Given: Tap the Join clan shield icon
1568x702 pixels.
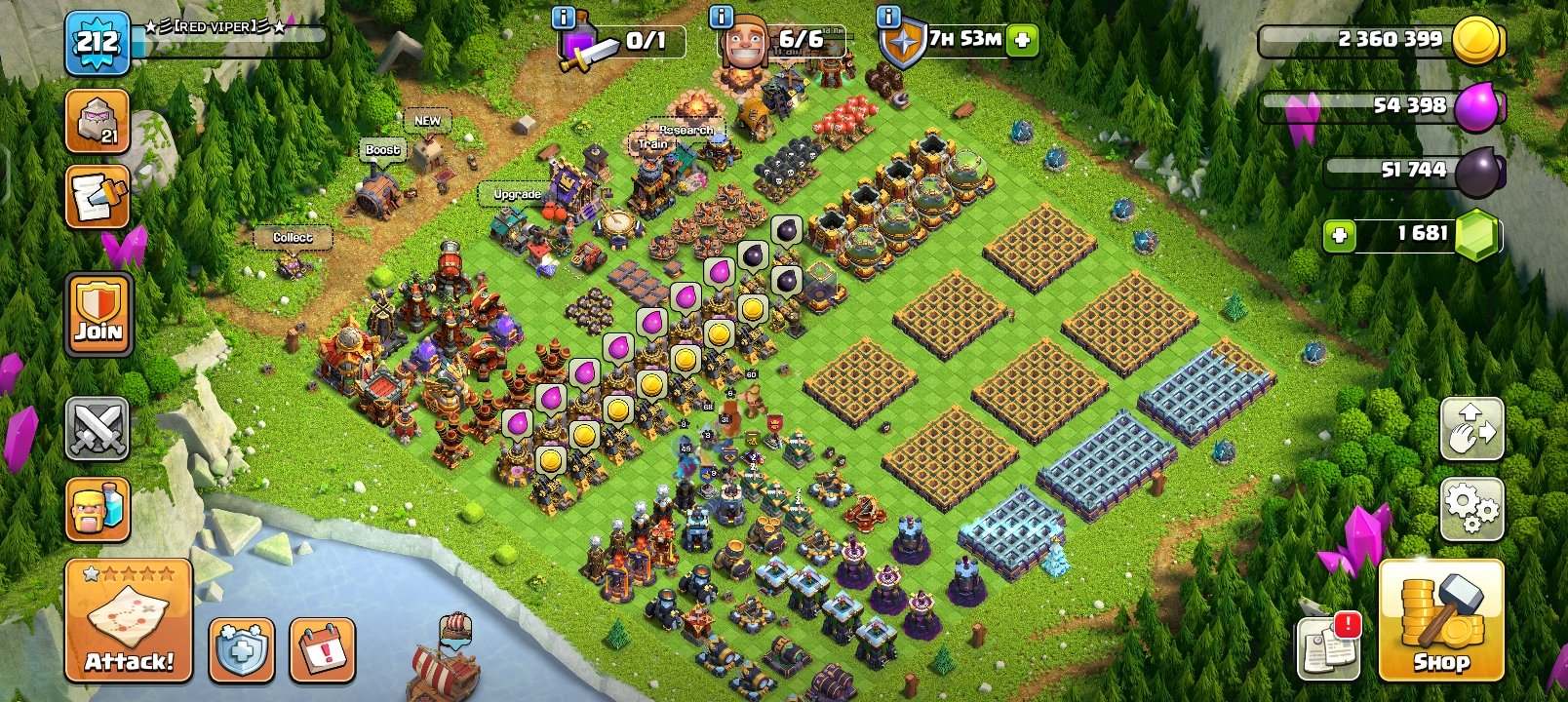Looking at the screenshot, I should tap(98, 314).
